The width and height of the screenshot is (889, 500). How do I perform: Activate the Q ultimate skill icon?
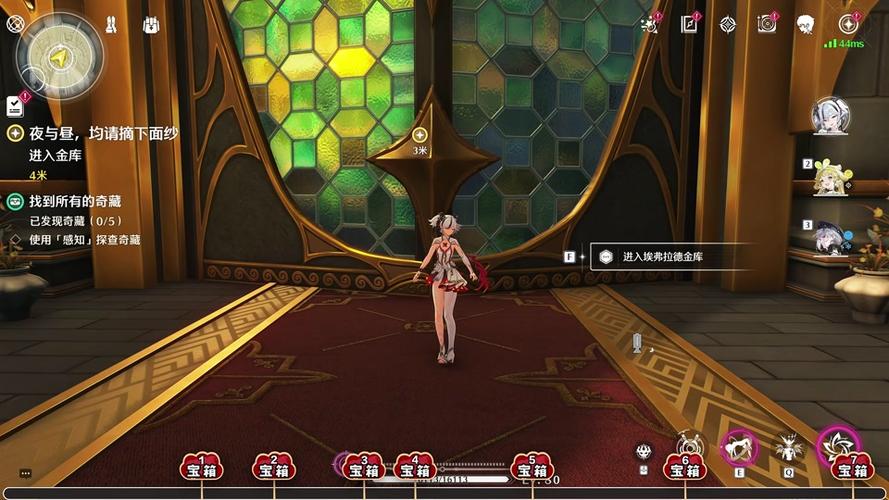(789, 448)
